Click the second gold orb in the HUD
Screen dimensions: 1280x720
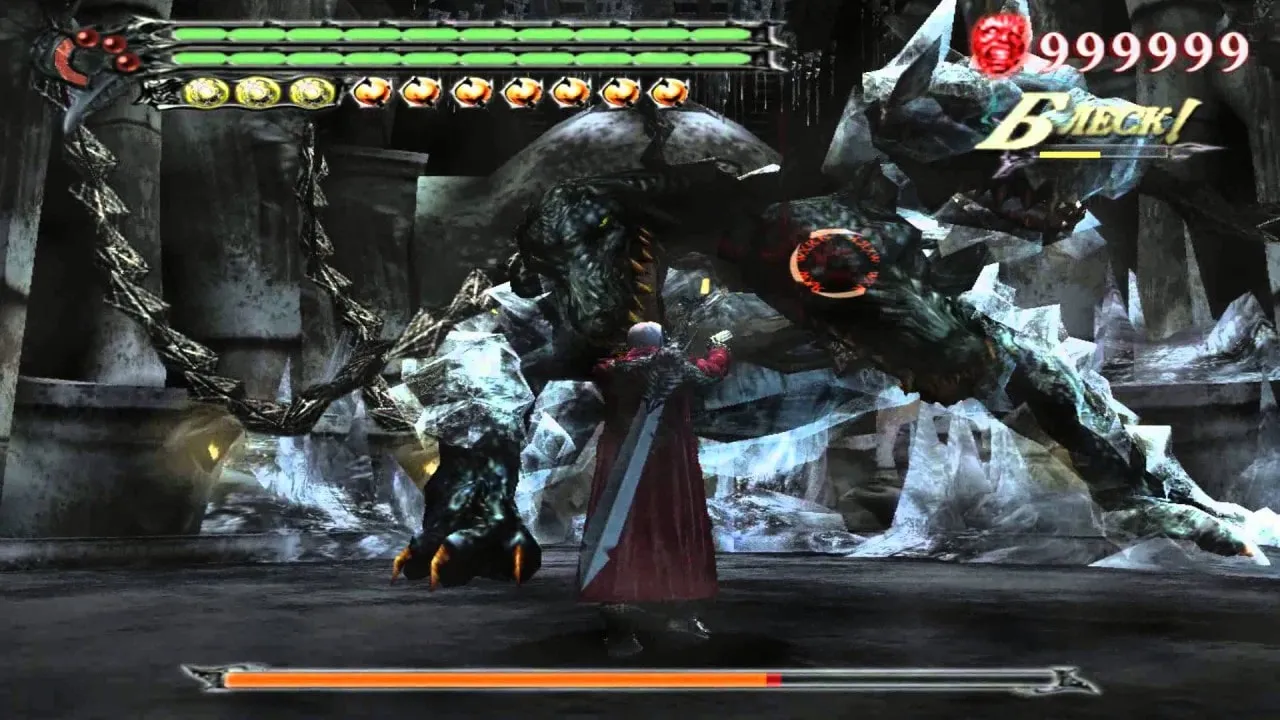[256, 91]
